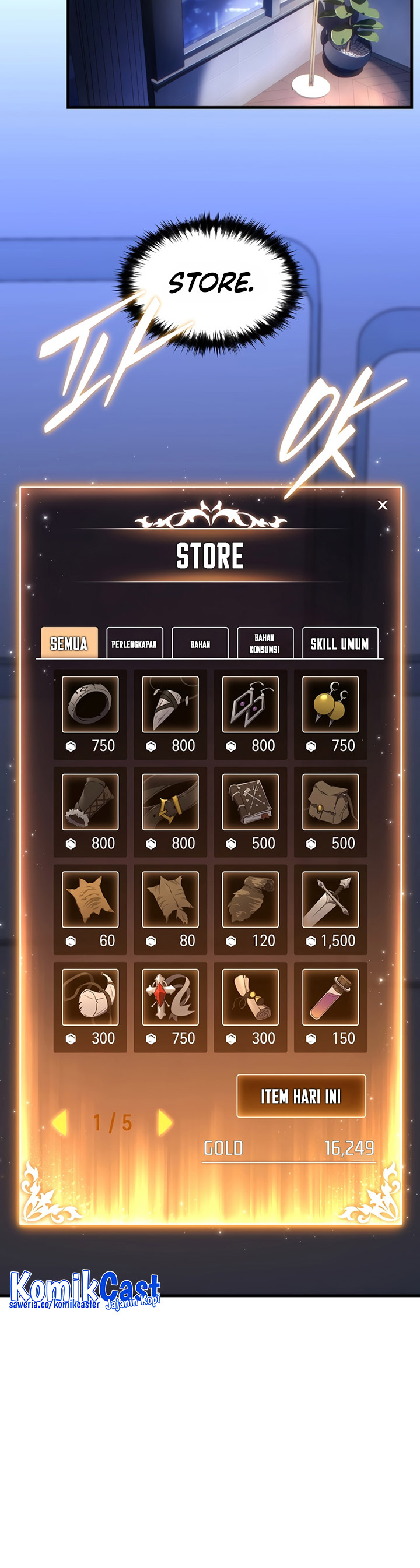Select the Bahan category tab
The width and height of the screenshot is (420, 1568).
point(200,643)
